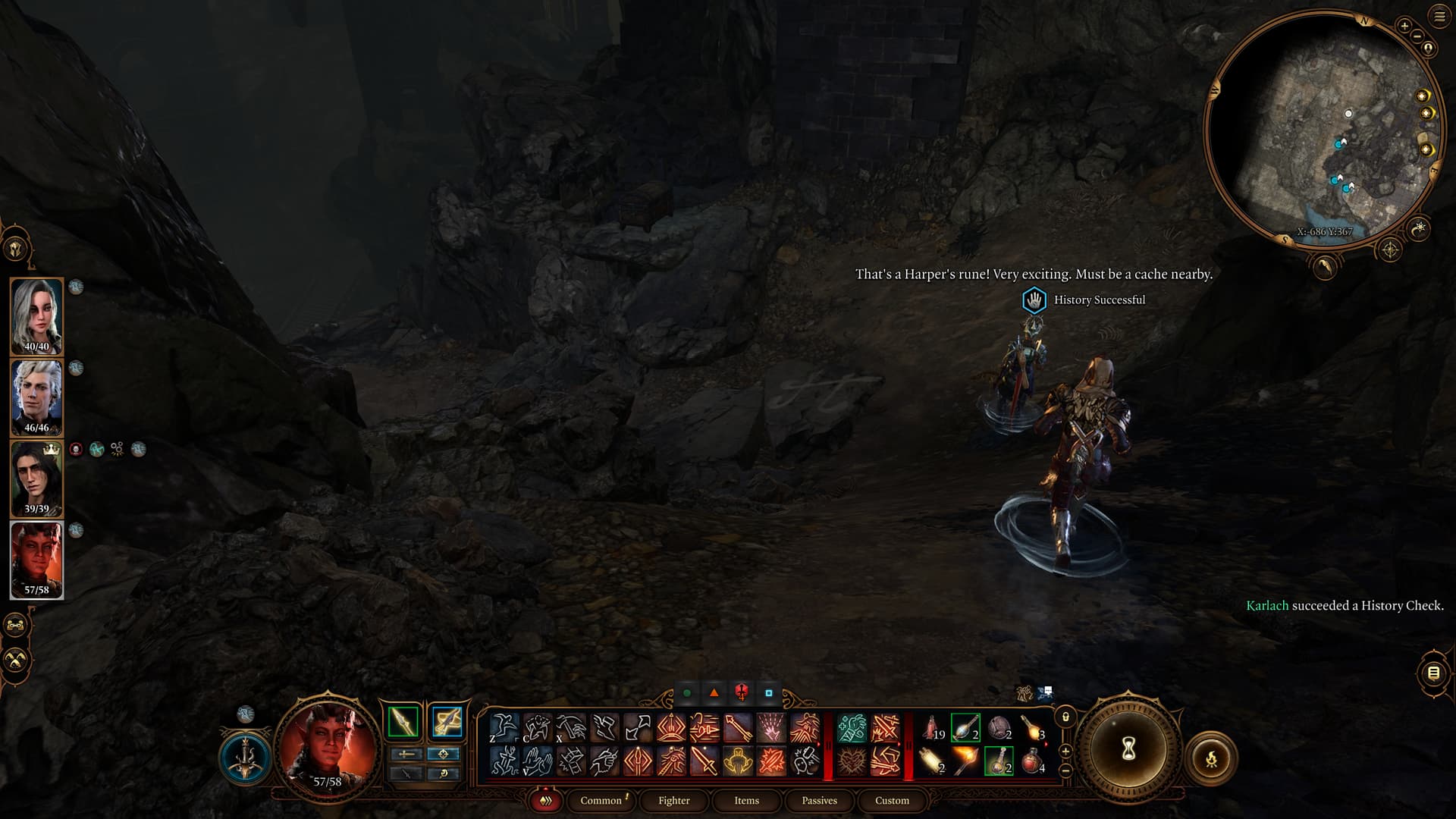Image resolution: width=1456 pixels, height=819 pixels.
Task: Choose the party portrait with 46/46 health
Action: pyautogui.click(x=36, y=397)
